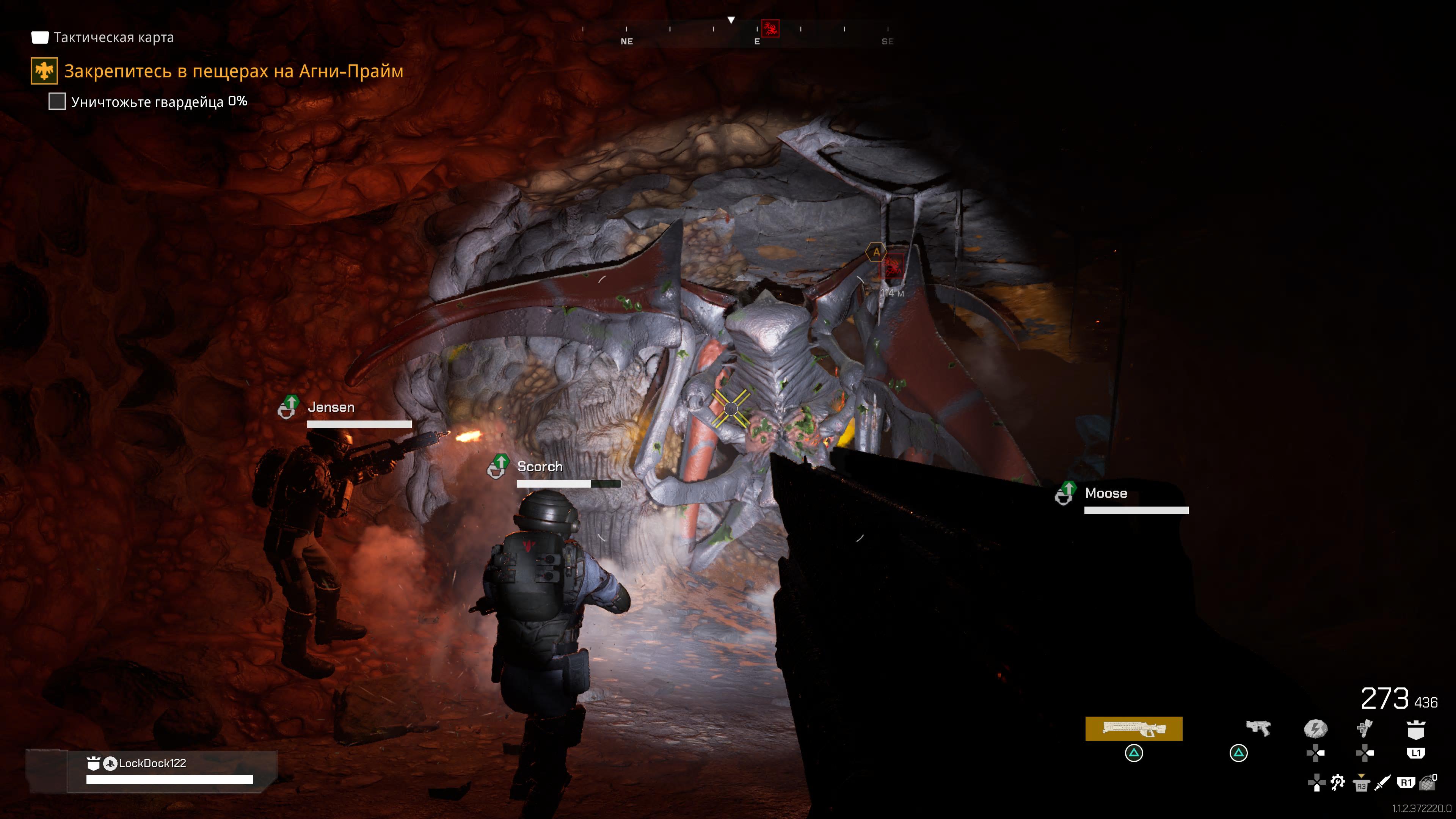
Task: Select the Агни-Прайм caves mission objective title
Action: point(234,71)
